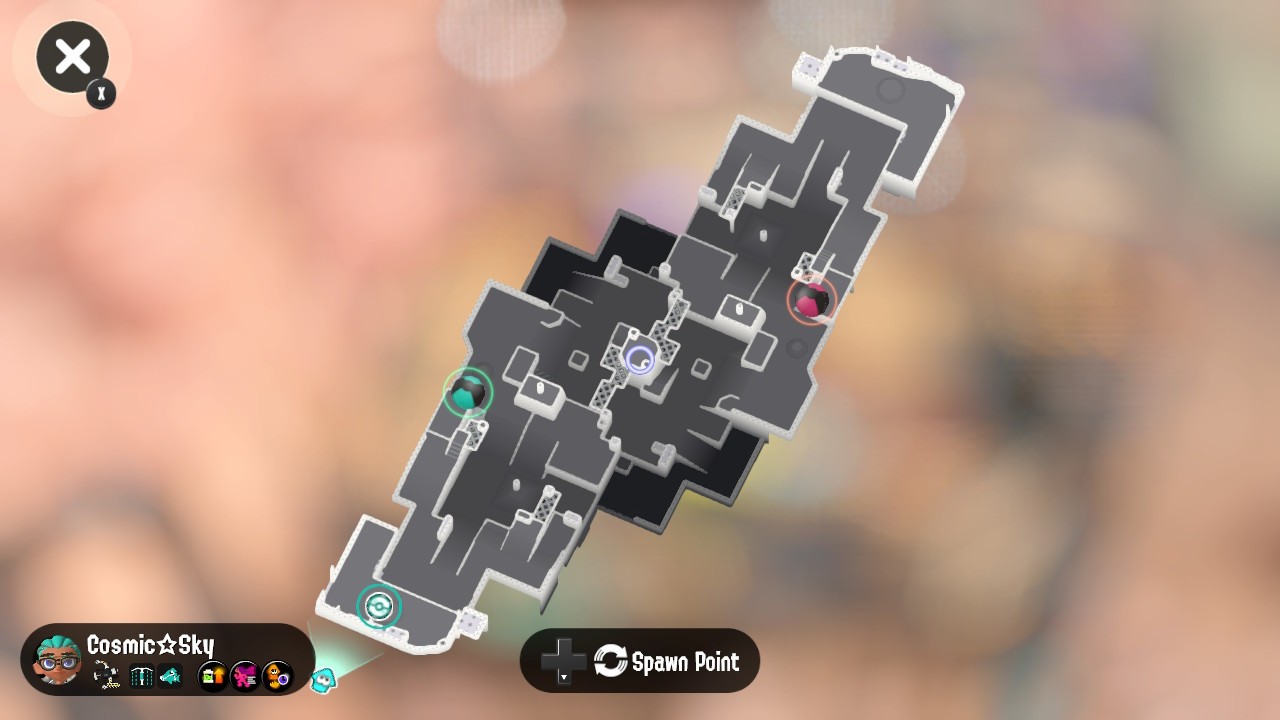Select the pink enemy marker on the map

coord(809,301)
